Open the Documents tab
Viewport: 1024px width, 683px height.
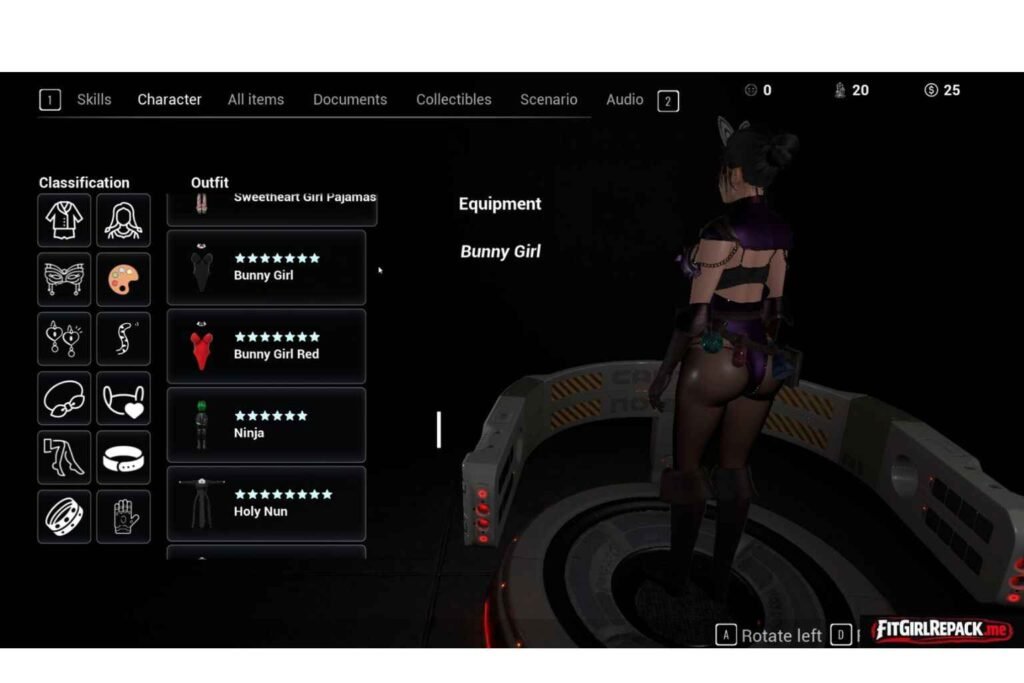click(x=350, y=100)
